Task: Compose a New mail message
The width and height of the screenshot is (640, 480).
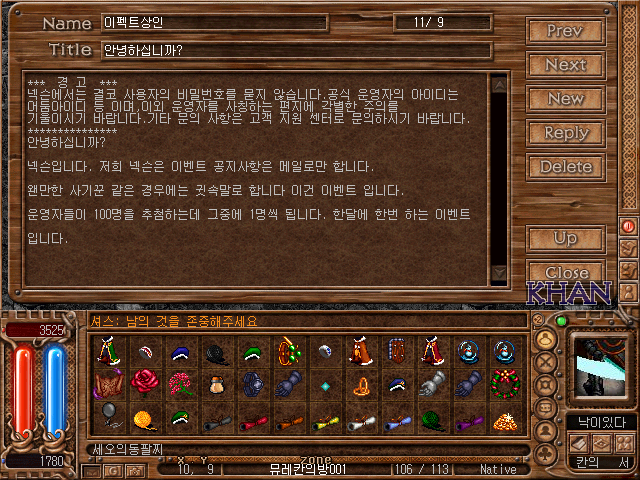Action: 565,98
